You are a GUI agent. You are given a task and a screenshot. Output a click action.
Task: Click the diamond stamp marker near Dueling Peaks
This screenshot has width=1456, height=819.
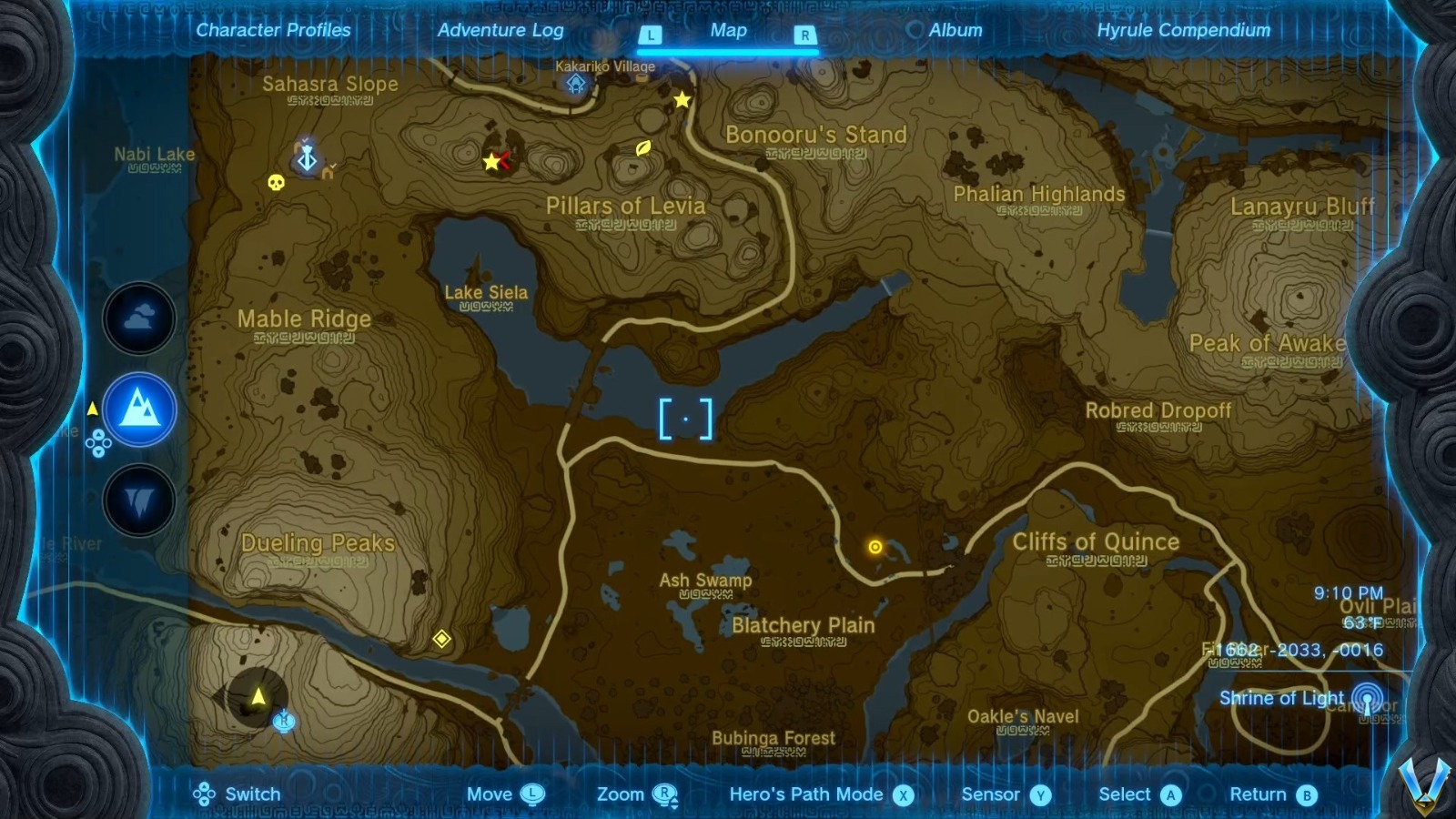(x=443, y=640)
